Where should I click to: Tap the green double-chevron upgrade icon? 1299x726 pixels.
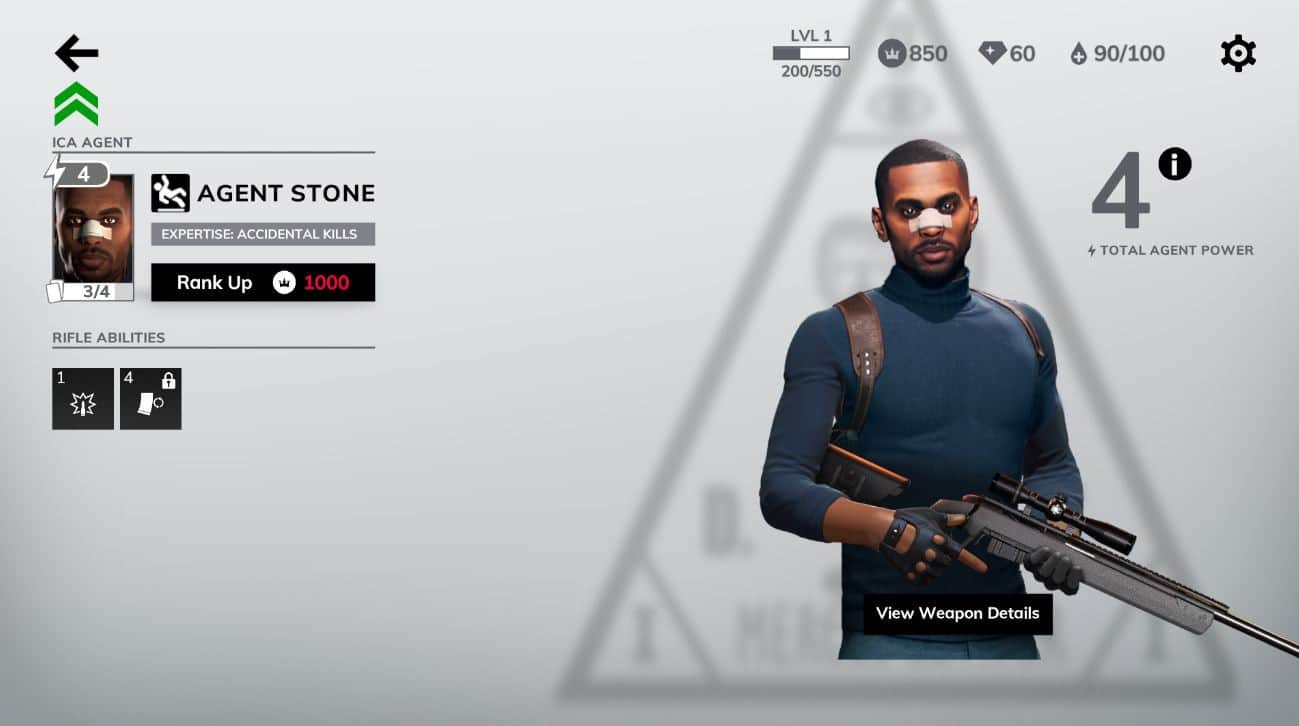tap(76, 104)
